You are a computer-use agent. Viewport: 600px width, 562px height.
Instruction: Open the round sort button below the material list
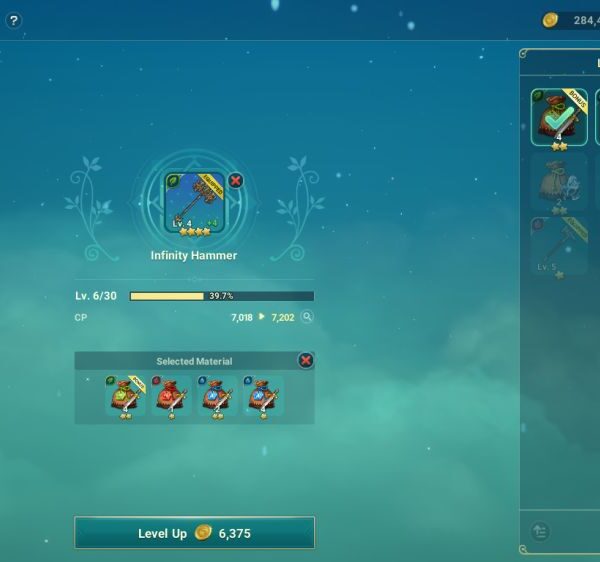tap(541, 532)
